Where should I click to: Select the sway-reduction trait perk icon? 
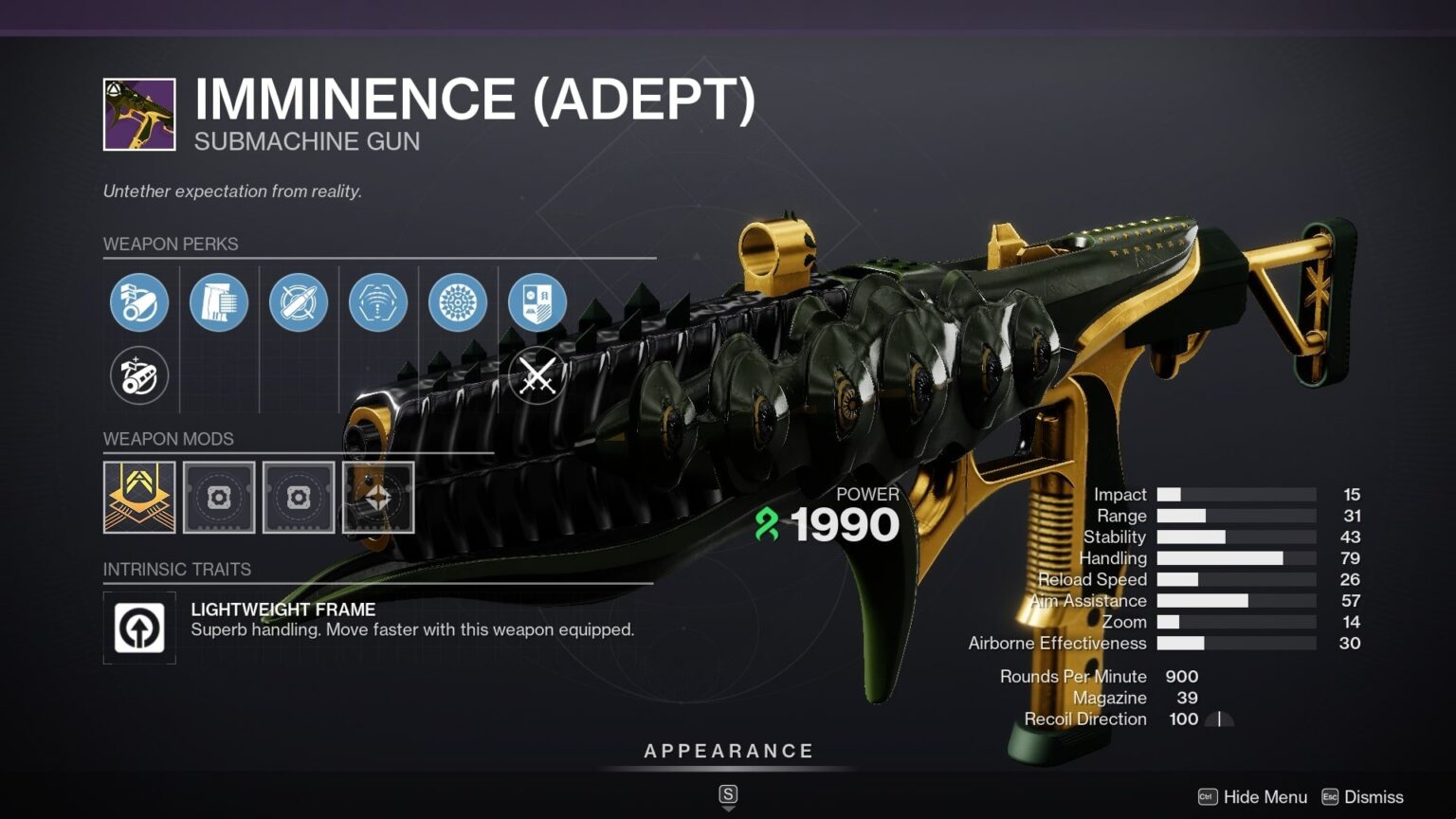(379, 301)
